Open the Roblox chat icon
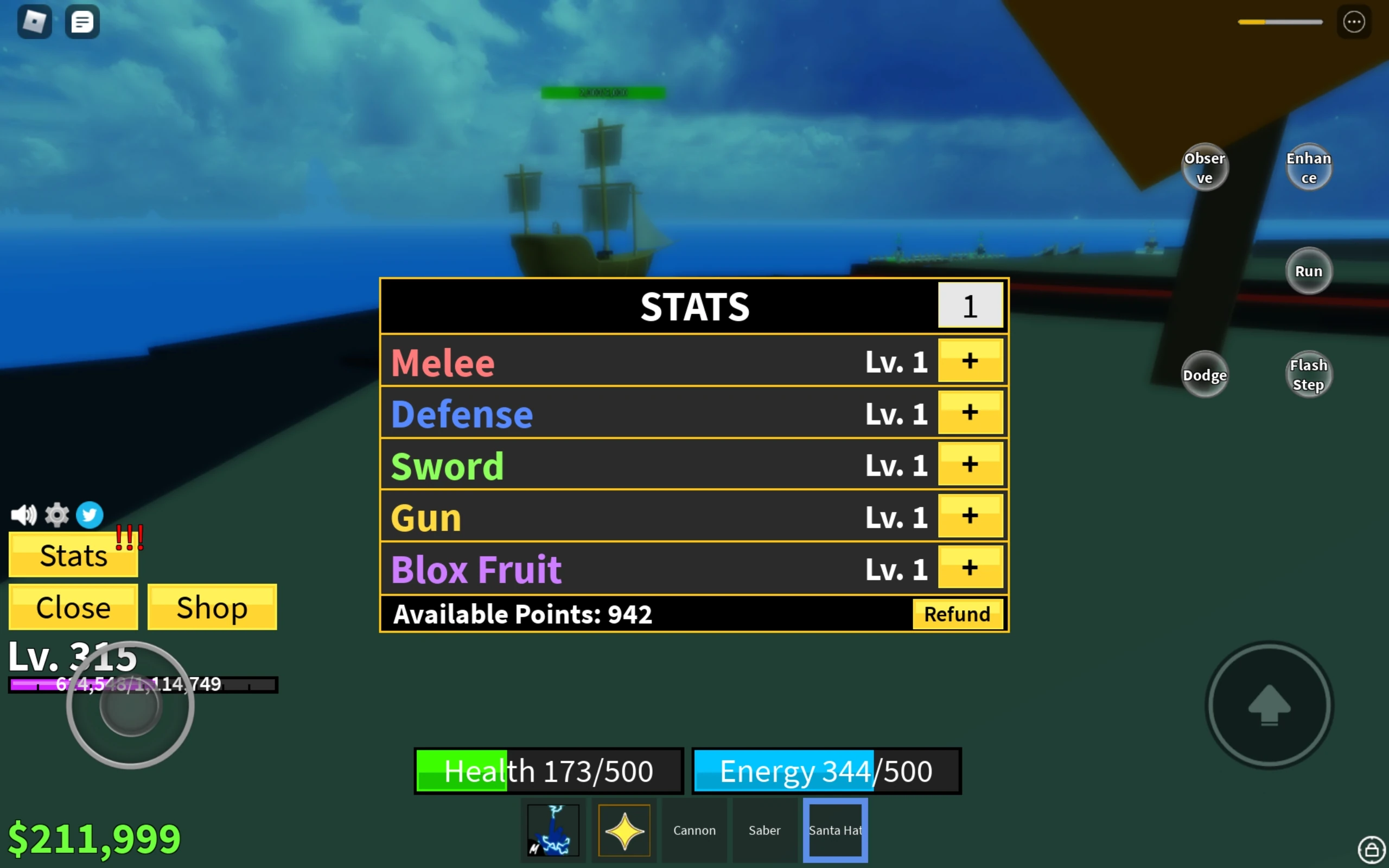The height and width of the screenshot is (868, 1389). coord(82,21)
